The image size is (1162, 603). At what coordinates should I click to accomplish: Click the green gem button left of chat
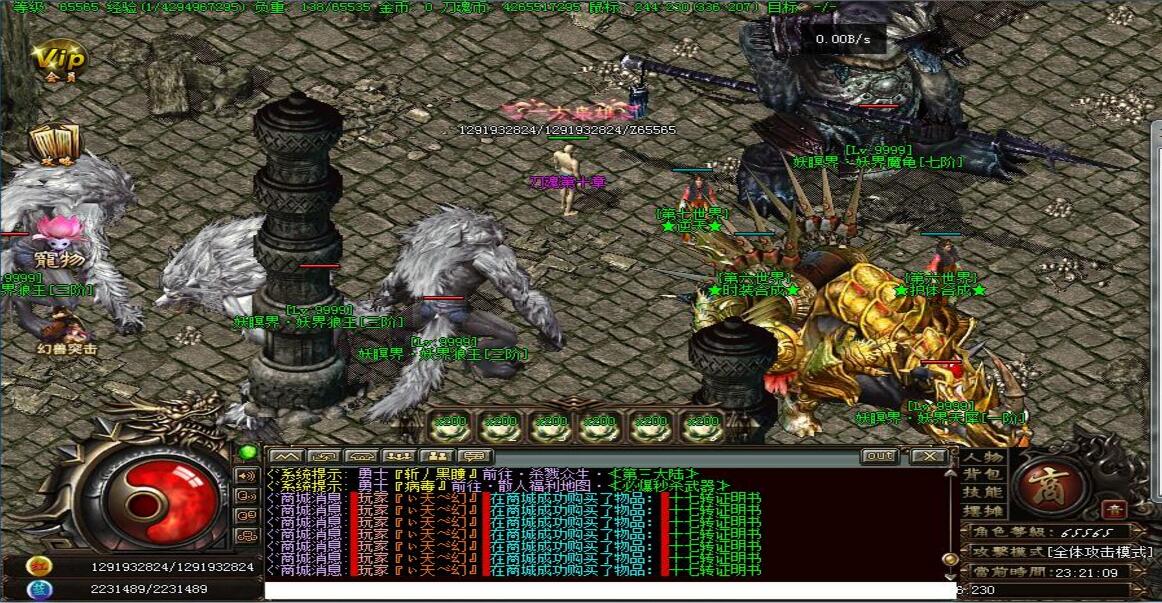click(x=246, y=452)
